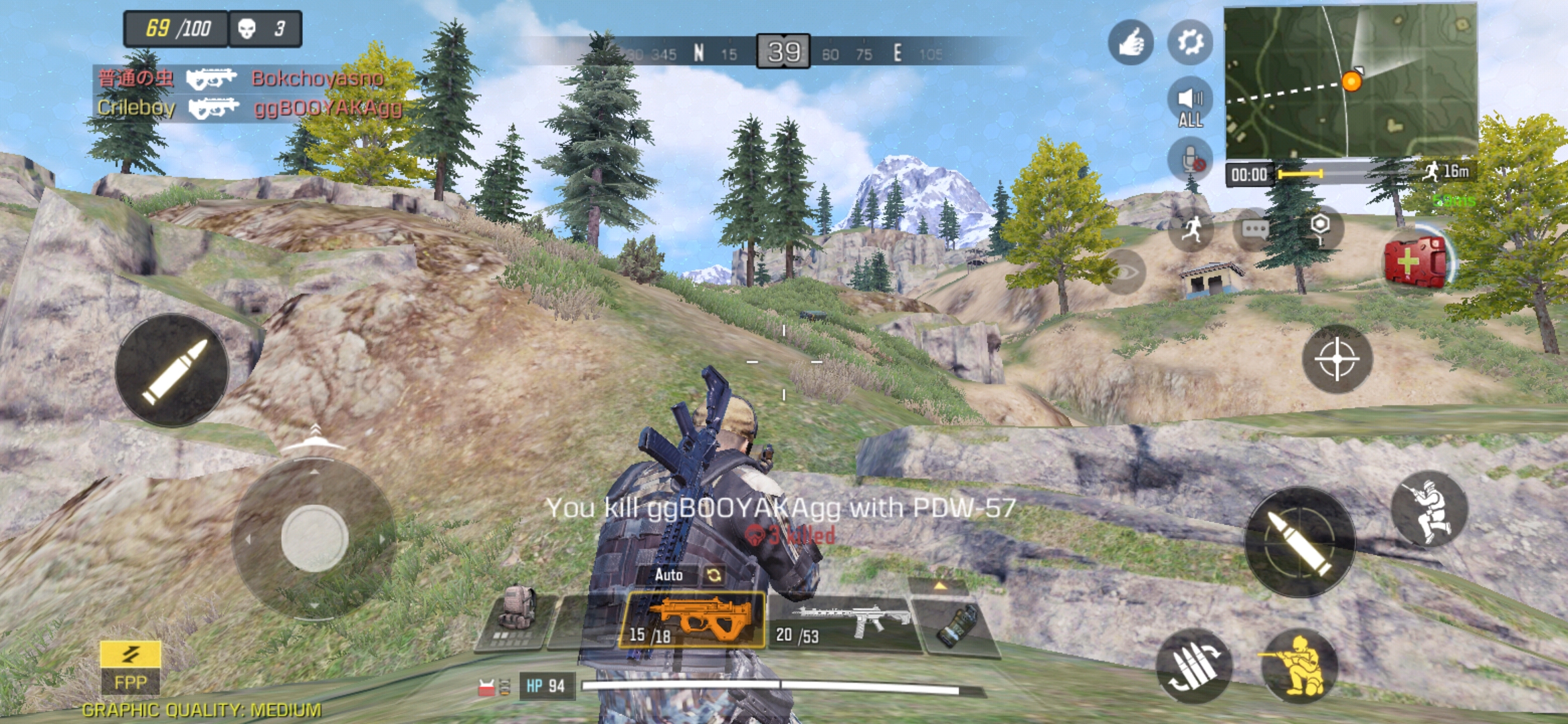
Task: Fire with the left-side bullet button
Action: point(172,370)
